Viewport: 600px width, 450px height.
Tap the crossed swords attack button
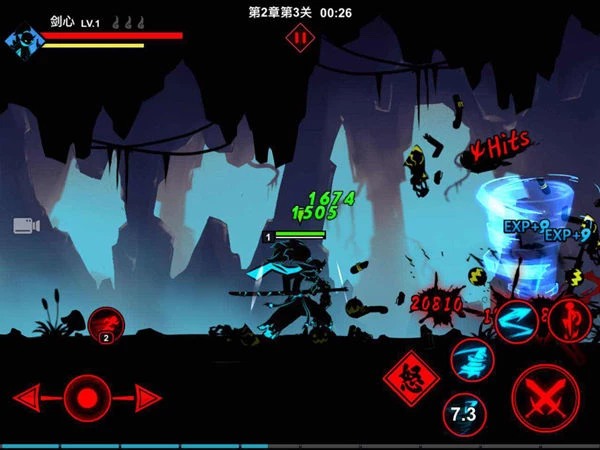pyautogui.click(x=544, y=396)
